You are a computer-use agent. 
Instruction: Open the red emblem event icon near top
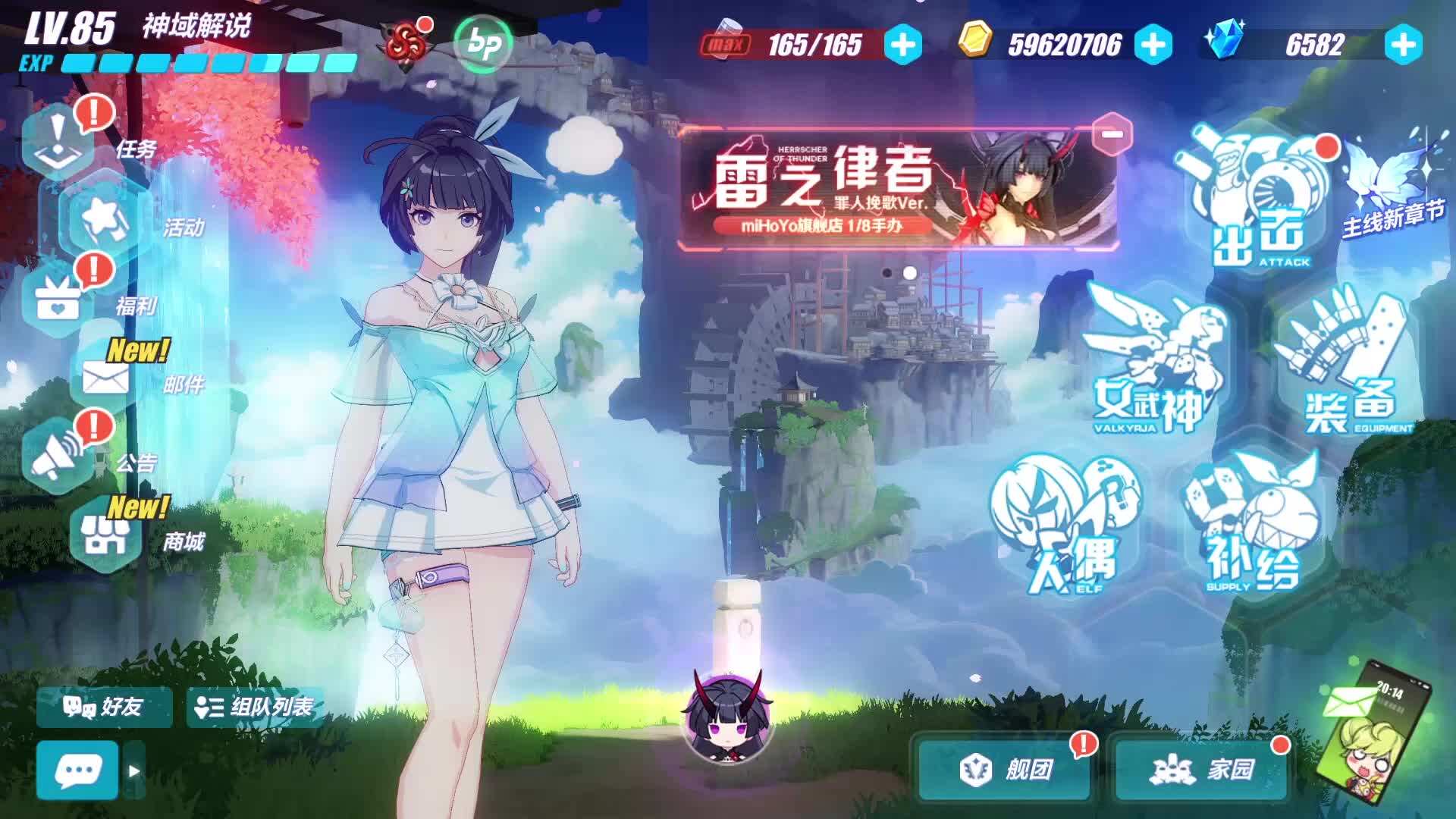(x=407, y=44)
